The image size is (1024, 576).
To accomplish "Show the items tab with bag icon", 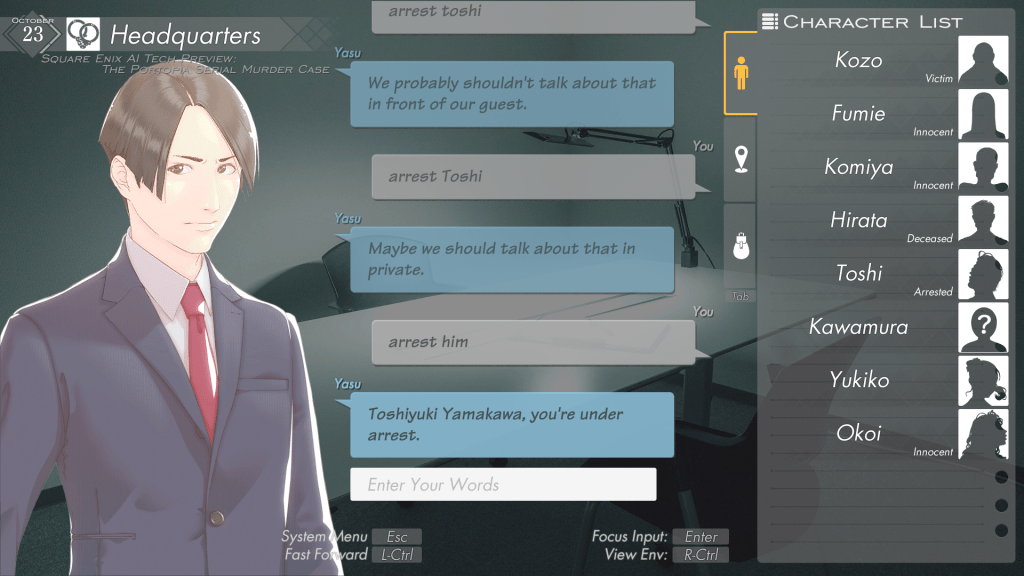I will pos(741,244).
